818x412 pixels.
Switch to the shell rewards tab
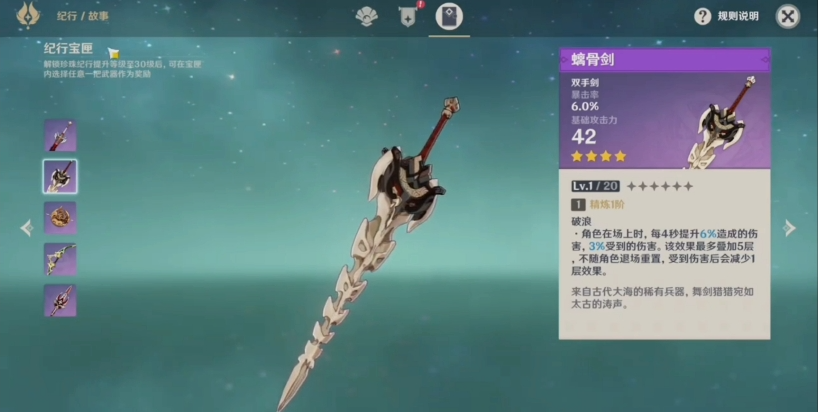367,16
